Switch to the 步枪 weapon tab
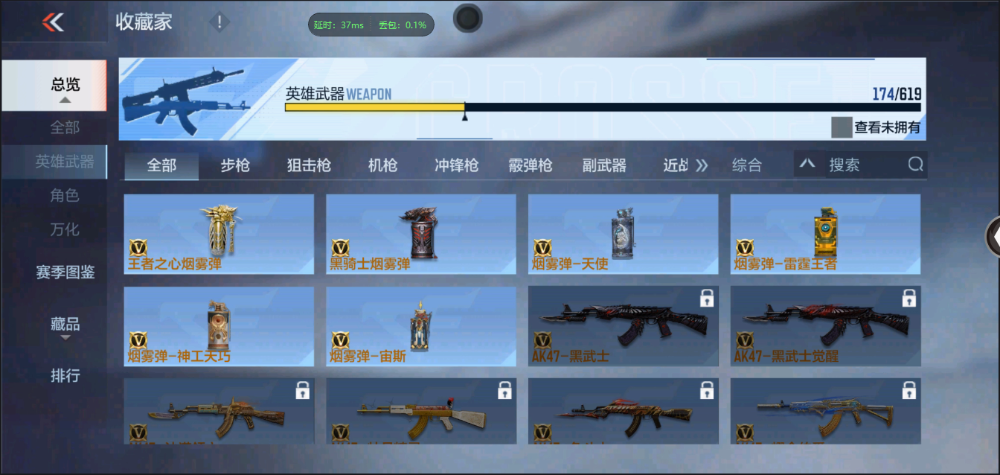 coord(235,165)
